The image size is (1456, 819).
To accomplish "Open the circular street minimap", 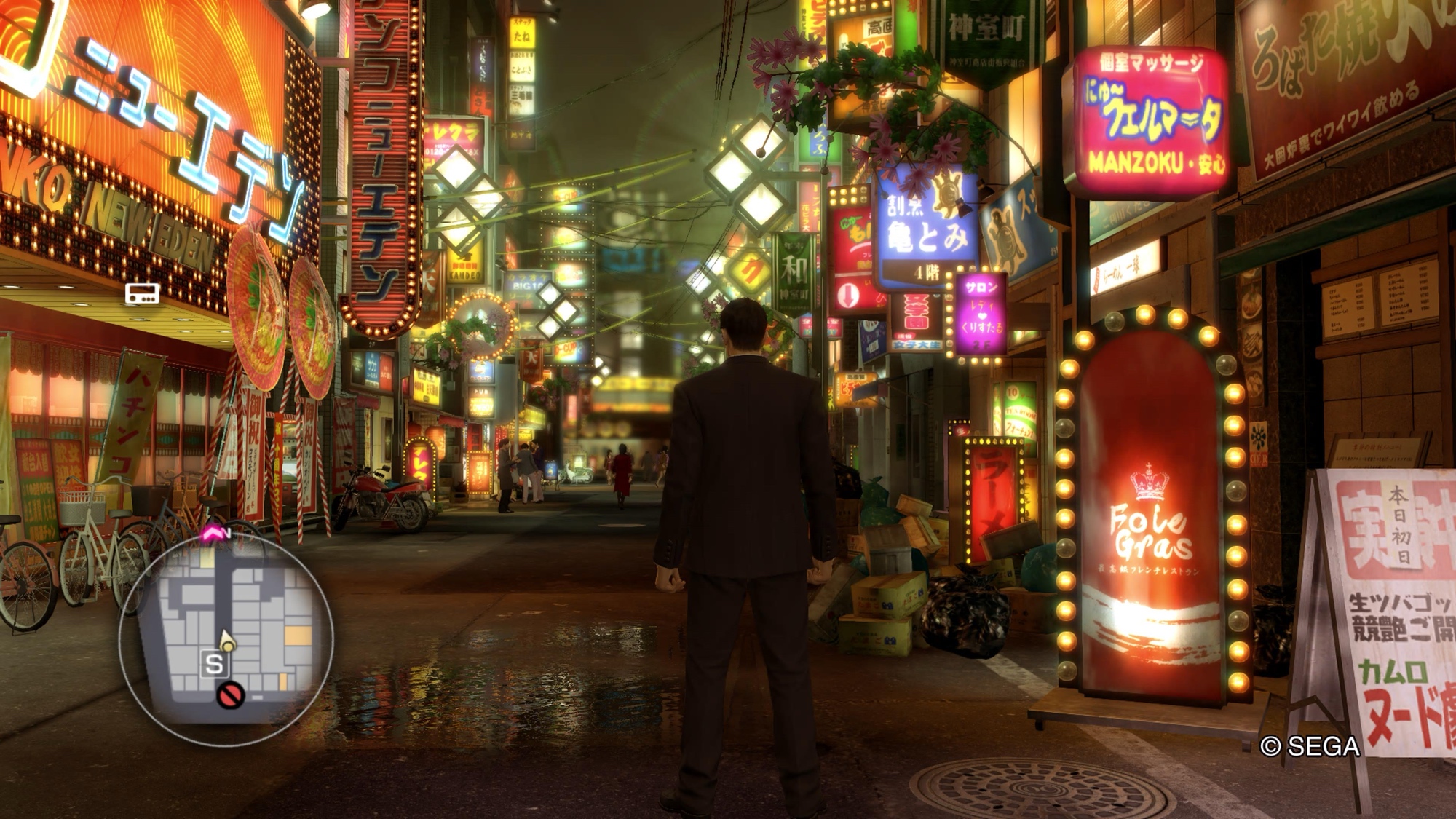I will [226, 639].
